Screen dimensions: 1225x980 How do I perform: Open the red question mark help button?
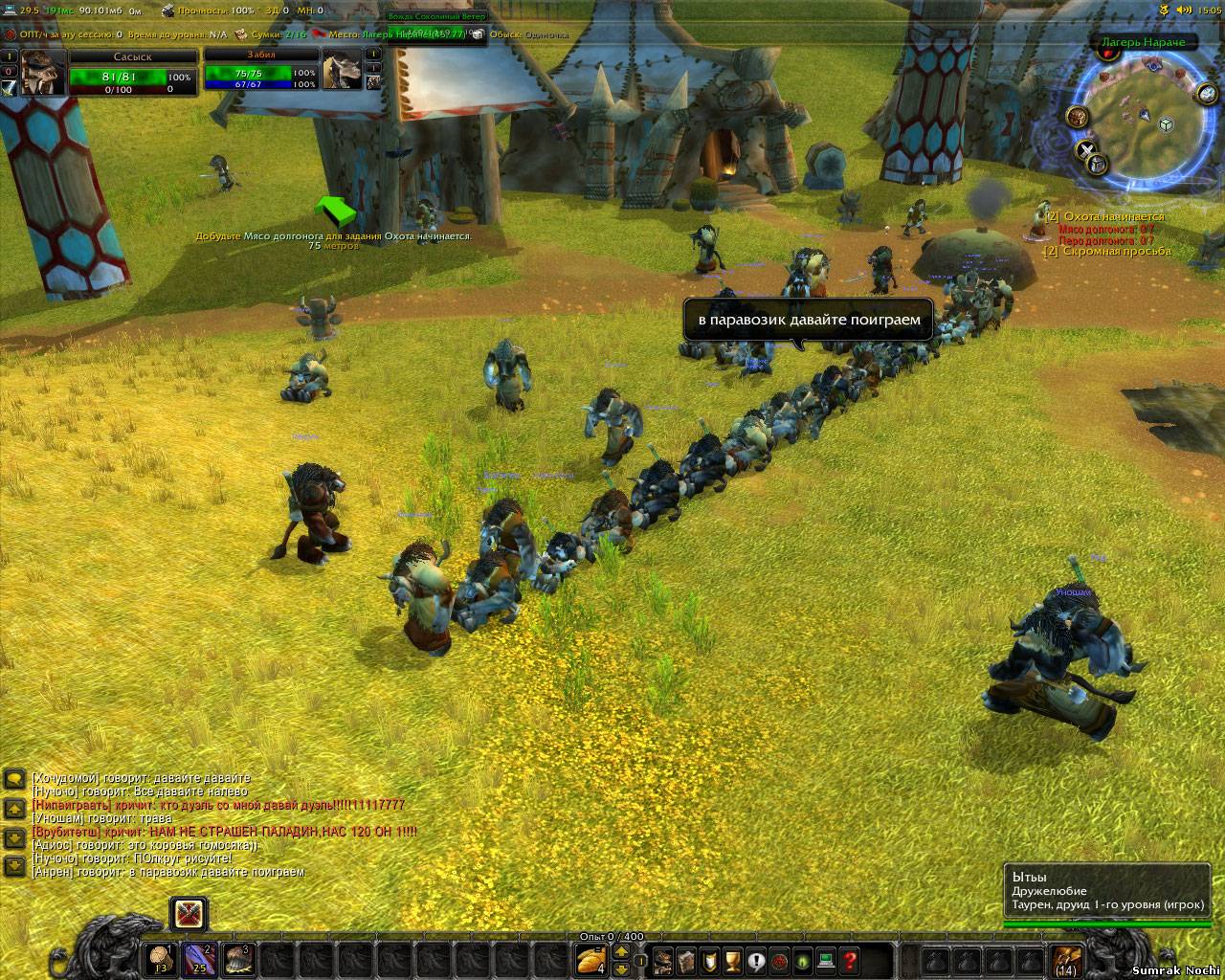coord(849,961)
